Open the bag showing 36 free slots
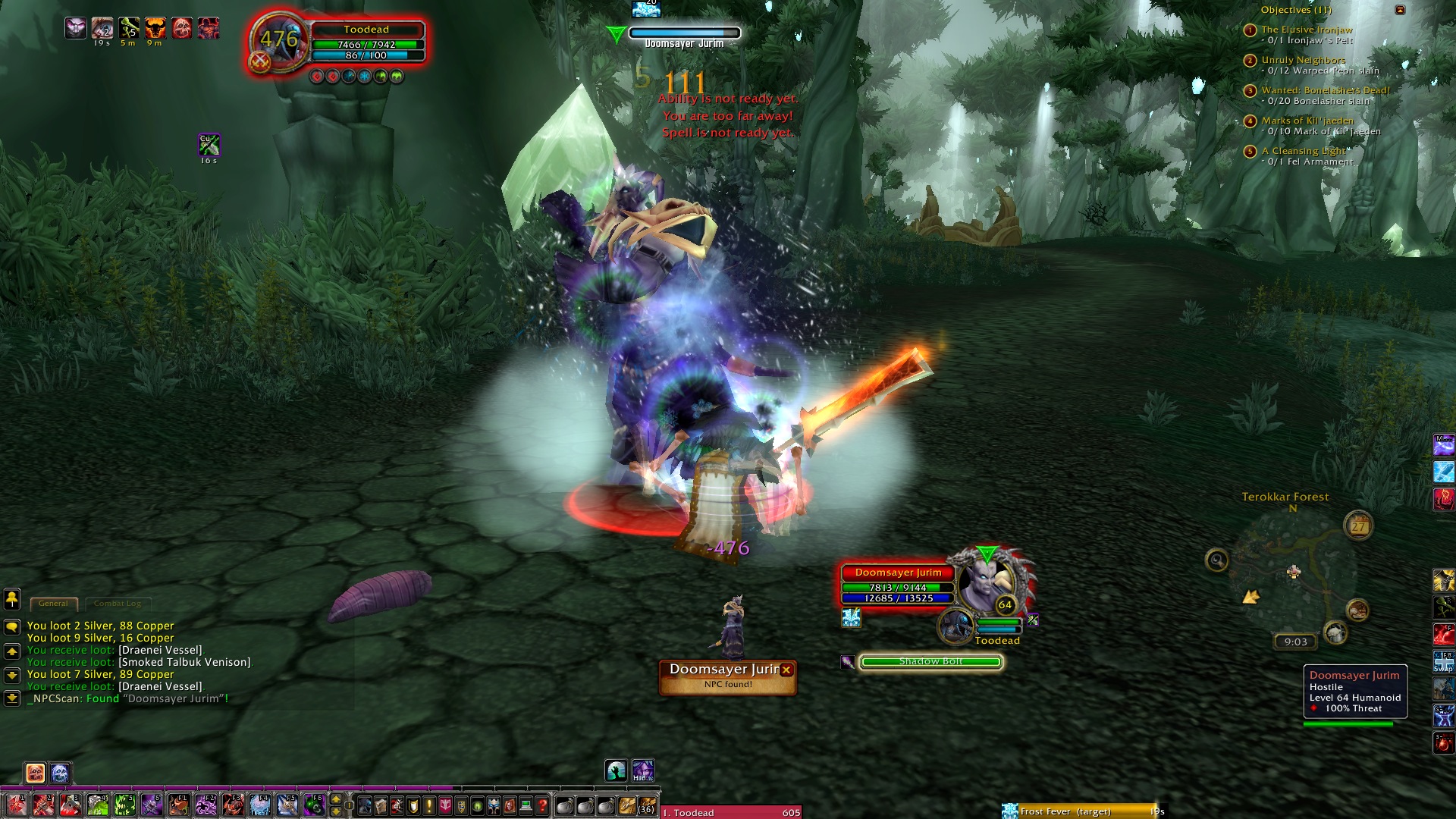Screen dimensions: 1456x819 click(647, 805)
